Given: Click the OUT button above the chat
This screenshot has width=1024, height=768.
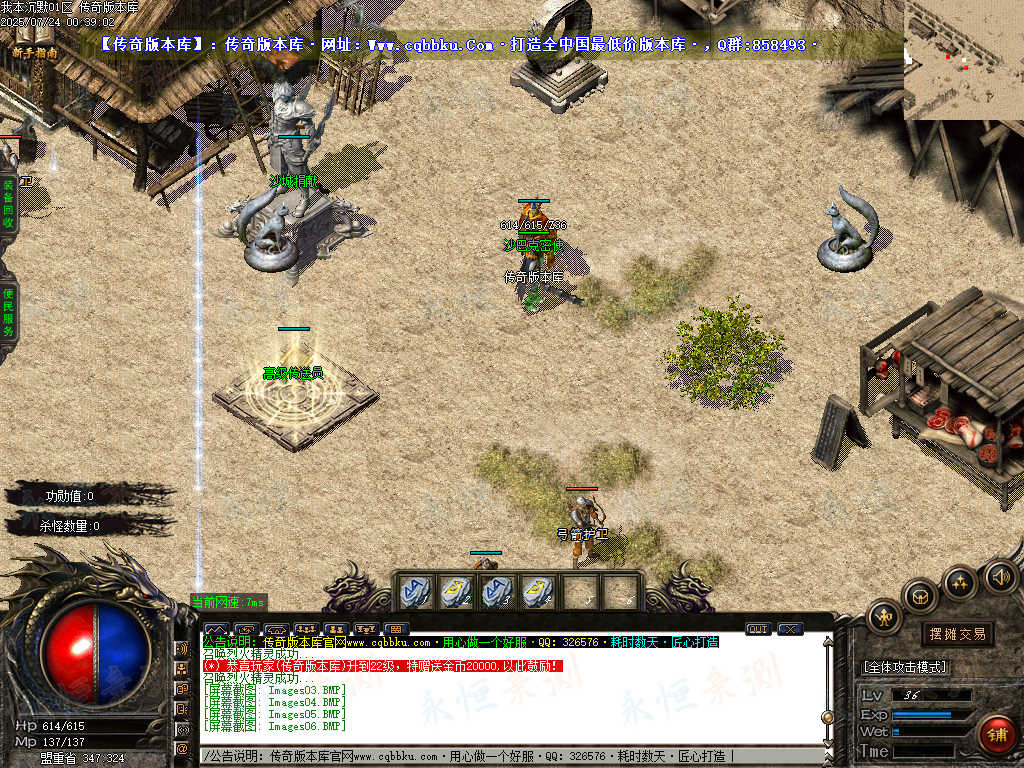Looking at the screenshot, I should [x=758, y=629].
